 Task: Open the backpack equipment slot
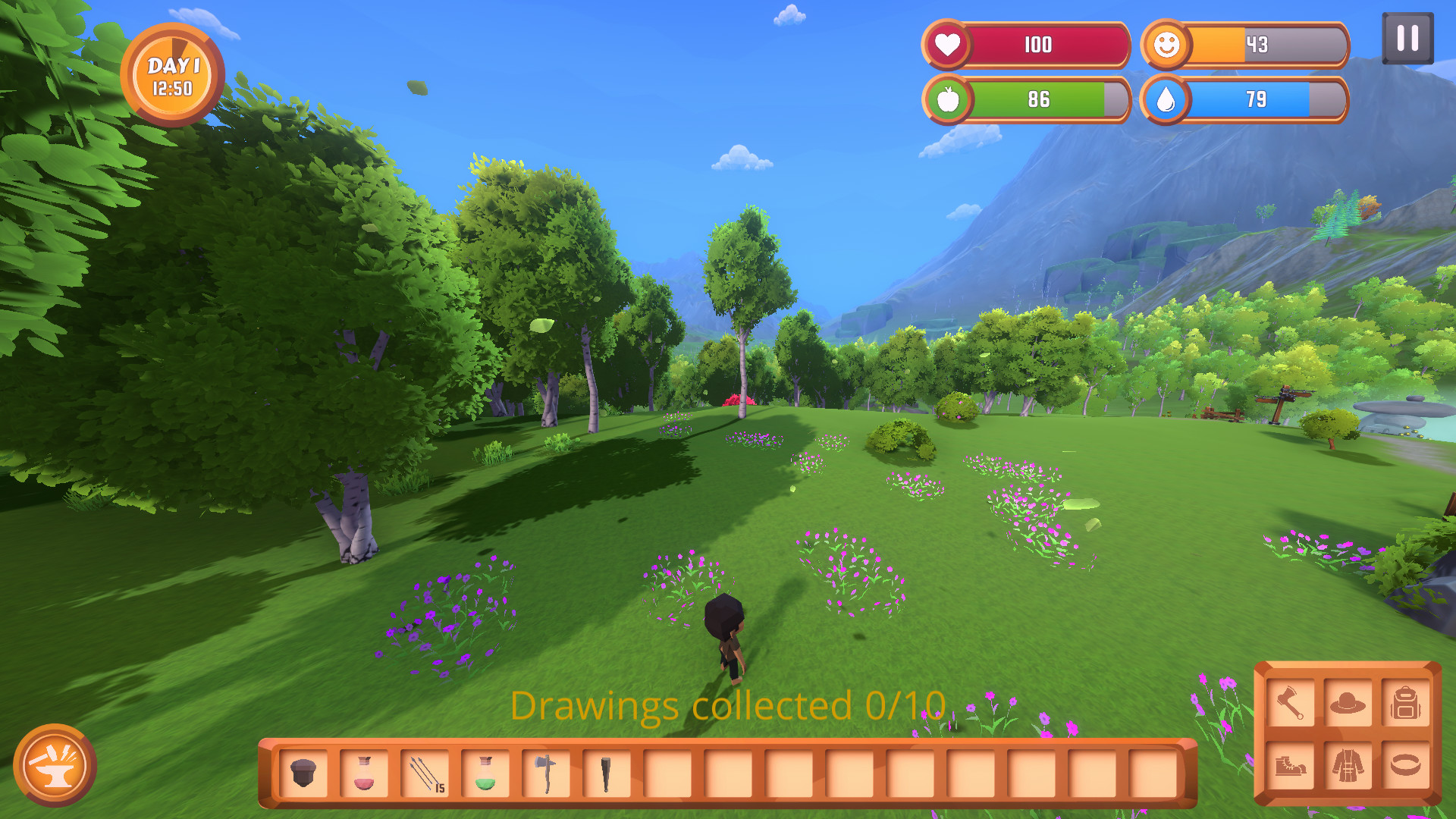(1405, 704)
